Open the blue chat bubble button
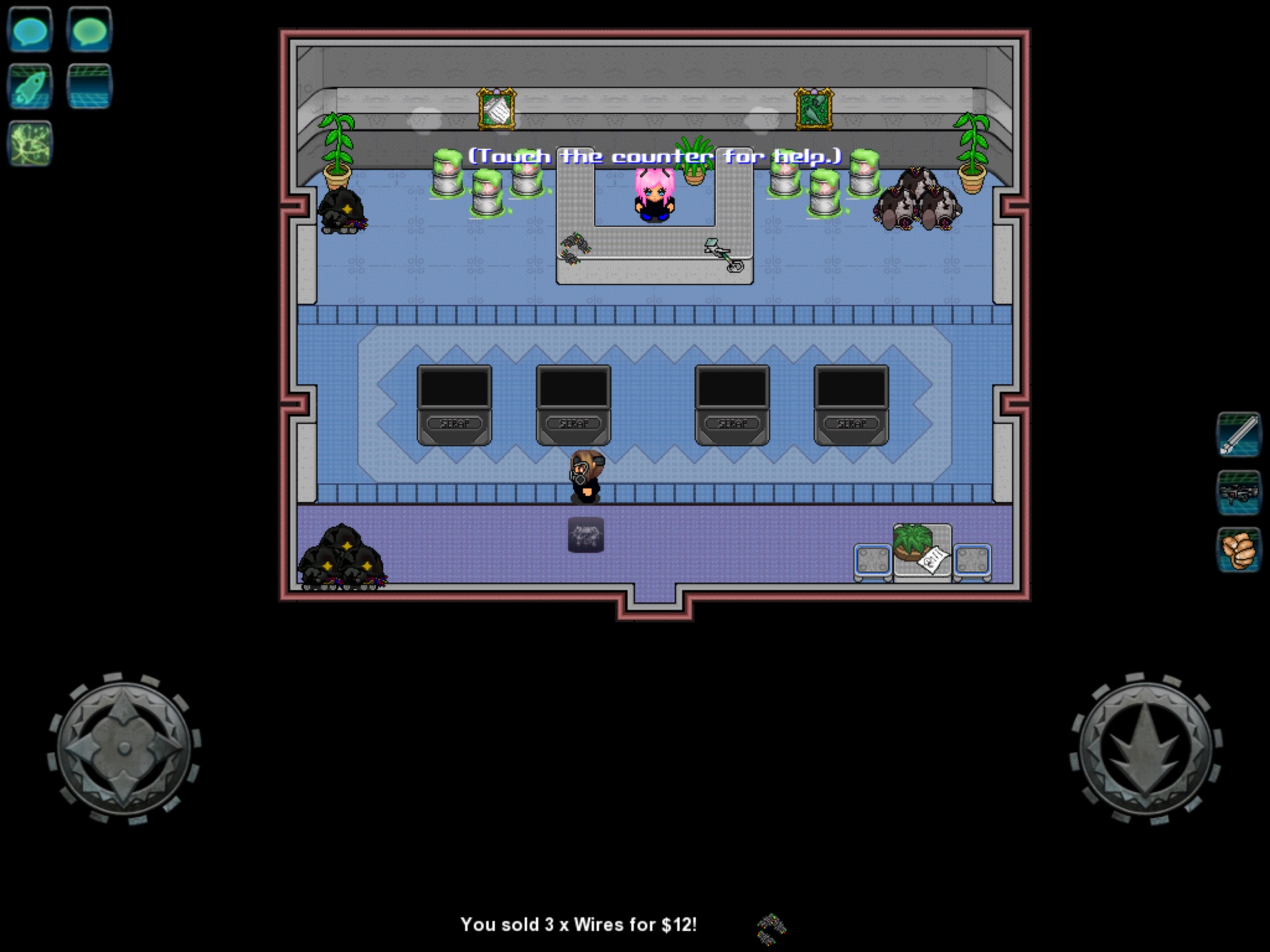Image resolution: width=1270 pixels, height=952 pixels. 29,29
